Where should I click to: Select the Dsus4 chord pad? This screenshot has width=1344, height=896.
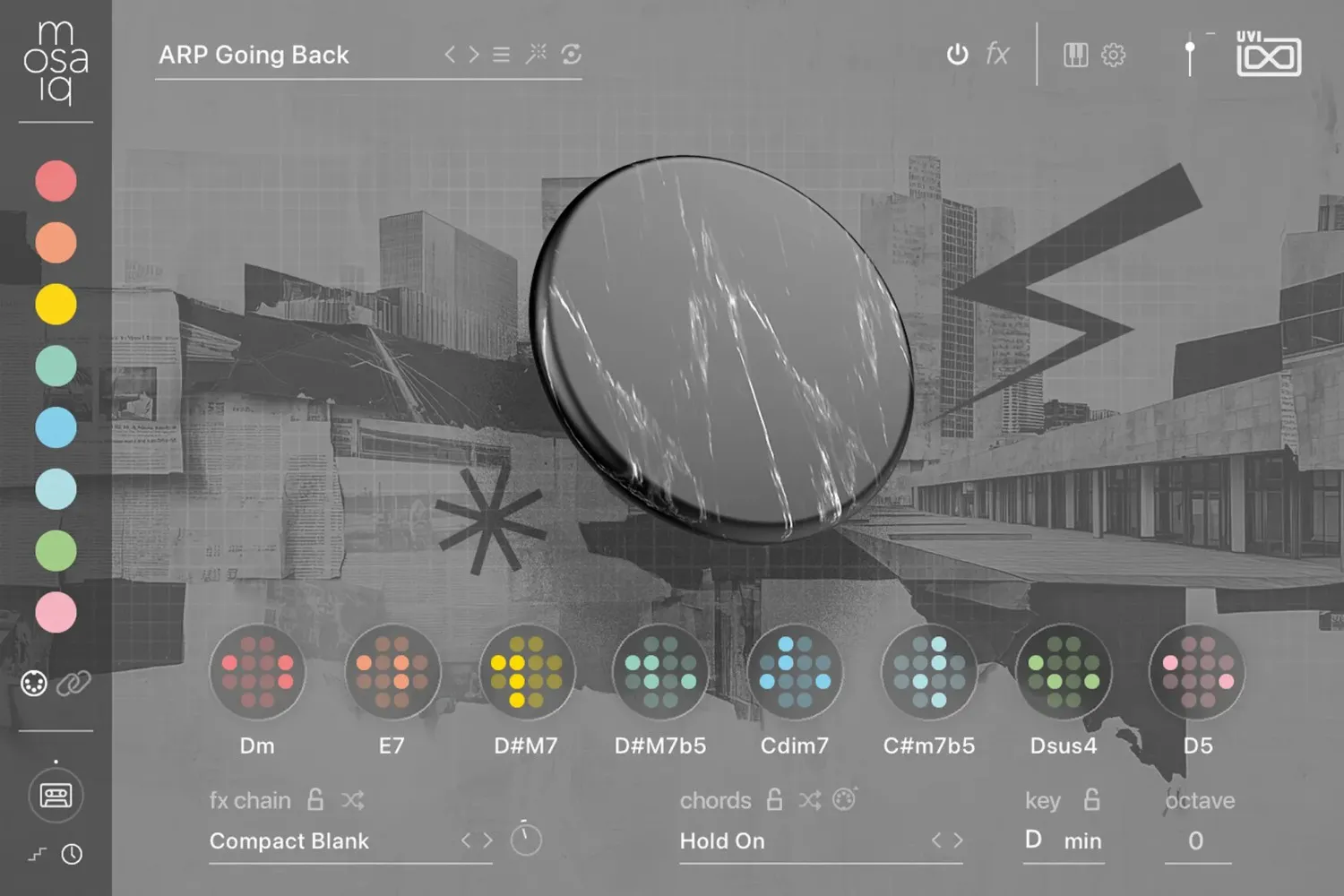[x=1064, y=674]
